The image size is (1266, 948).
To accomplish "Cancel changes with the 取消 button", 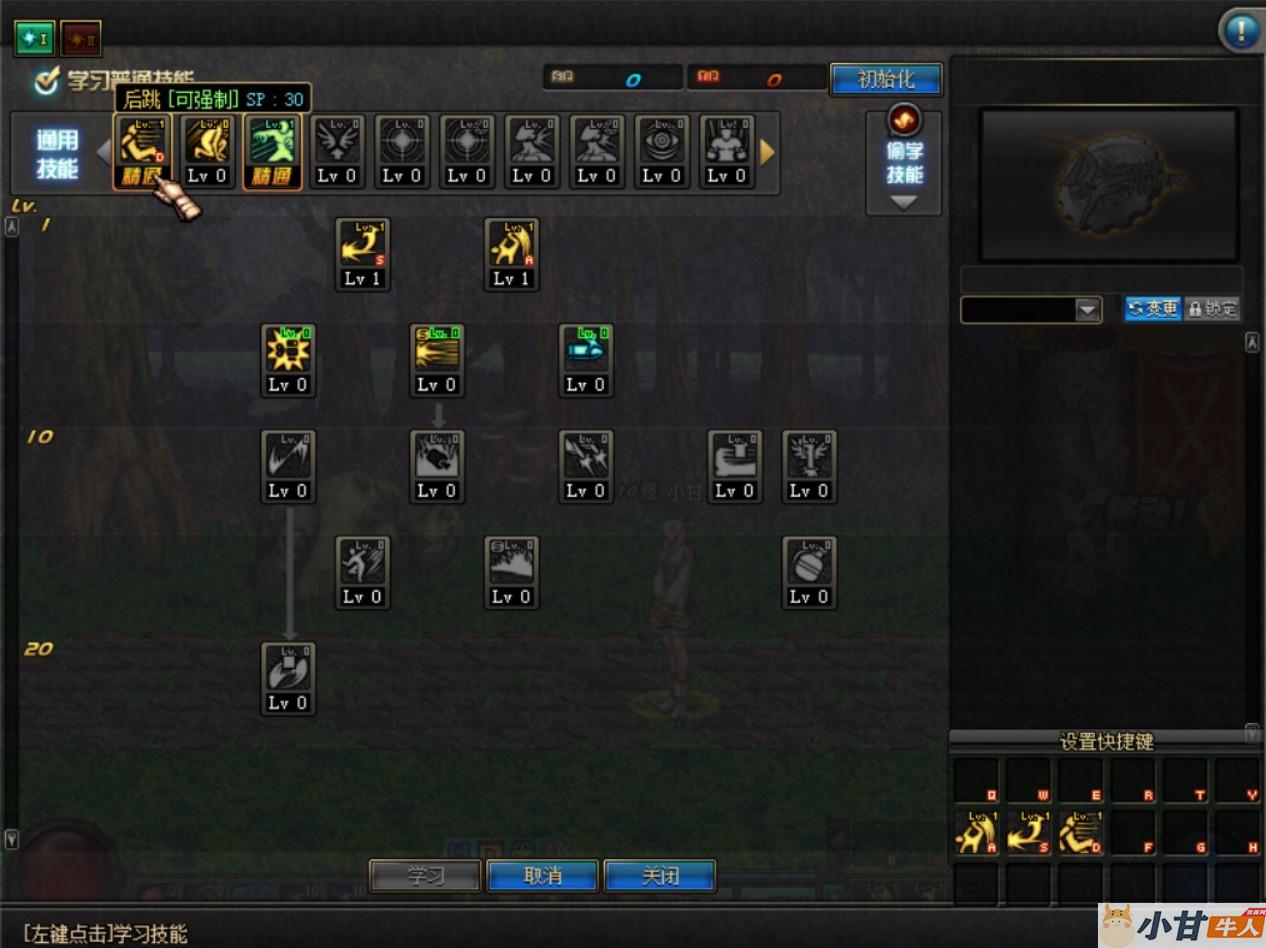I will tap(543, 876).
